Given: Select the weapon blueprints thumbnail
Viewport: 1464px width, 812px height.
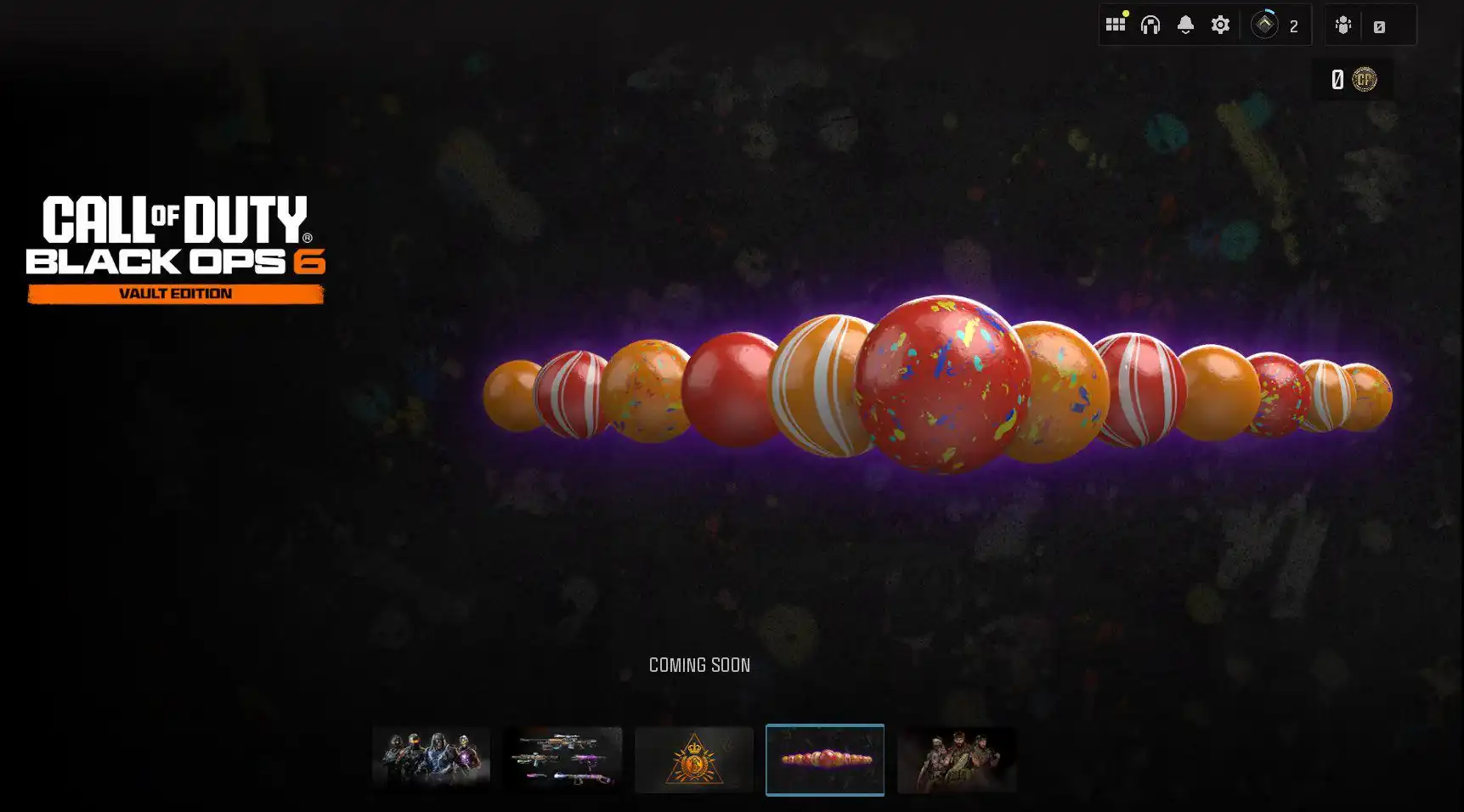Looking at the screenshot, I should [x=562, y=759].
